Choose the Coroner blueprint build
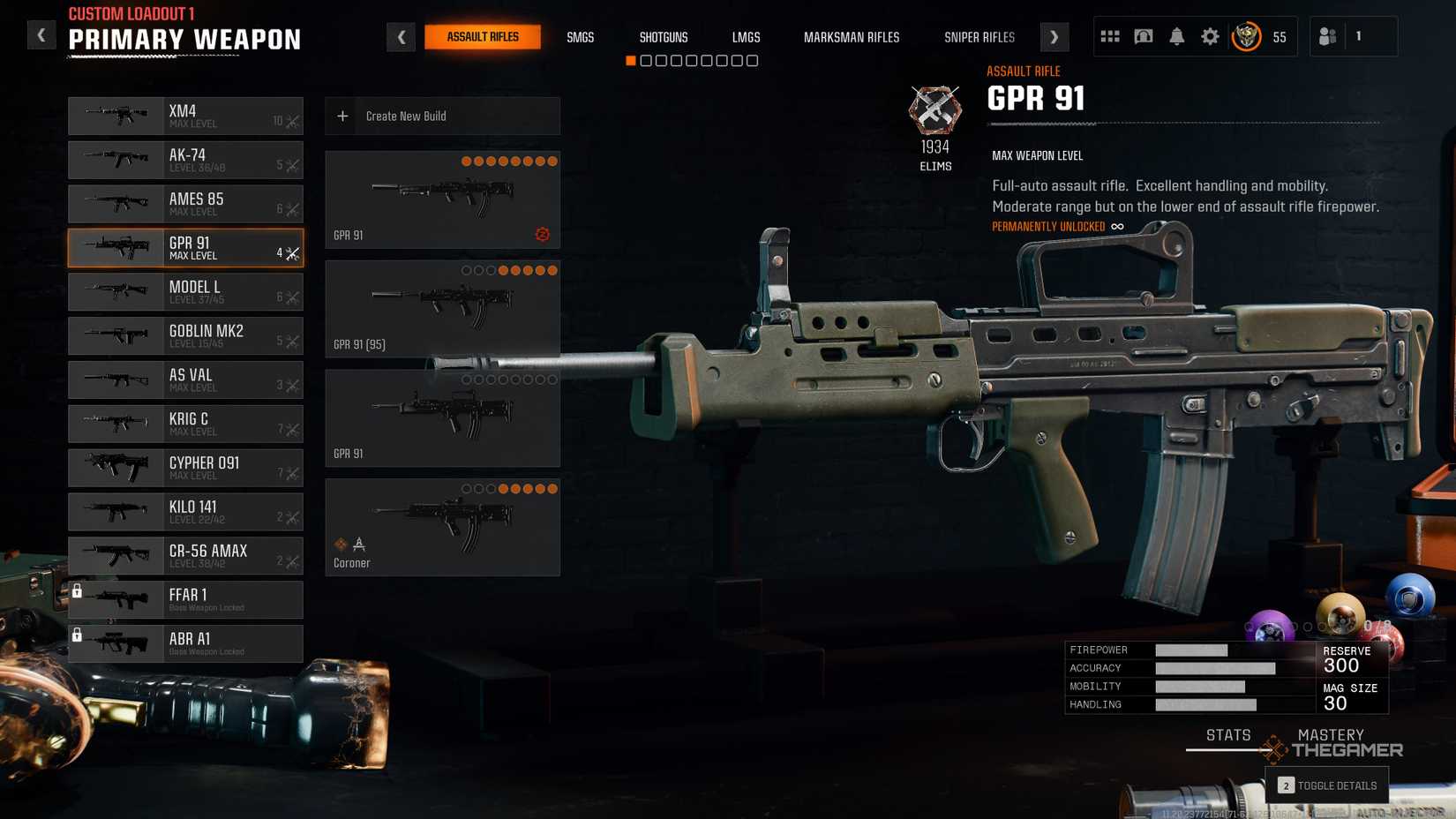Screen dimensions: 1456x819 click(442, 527)
